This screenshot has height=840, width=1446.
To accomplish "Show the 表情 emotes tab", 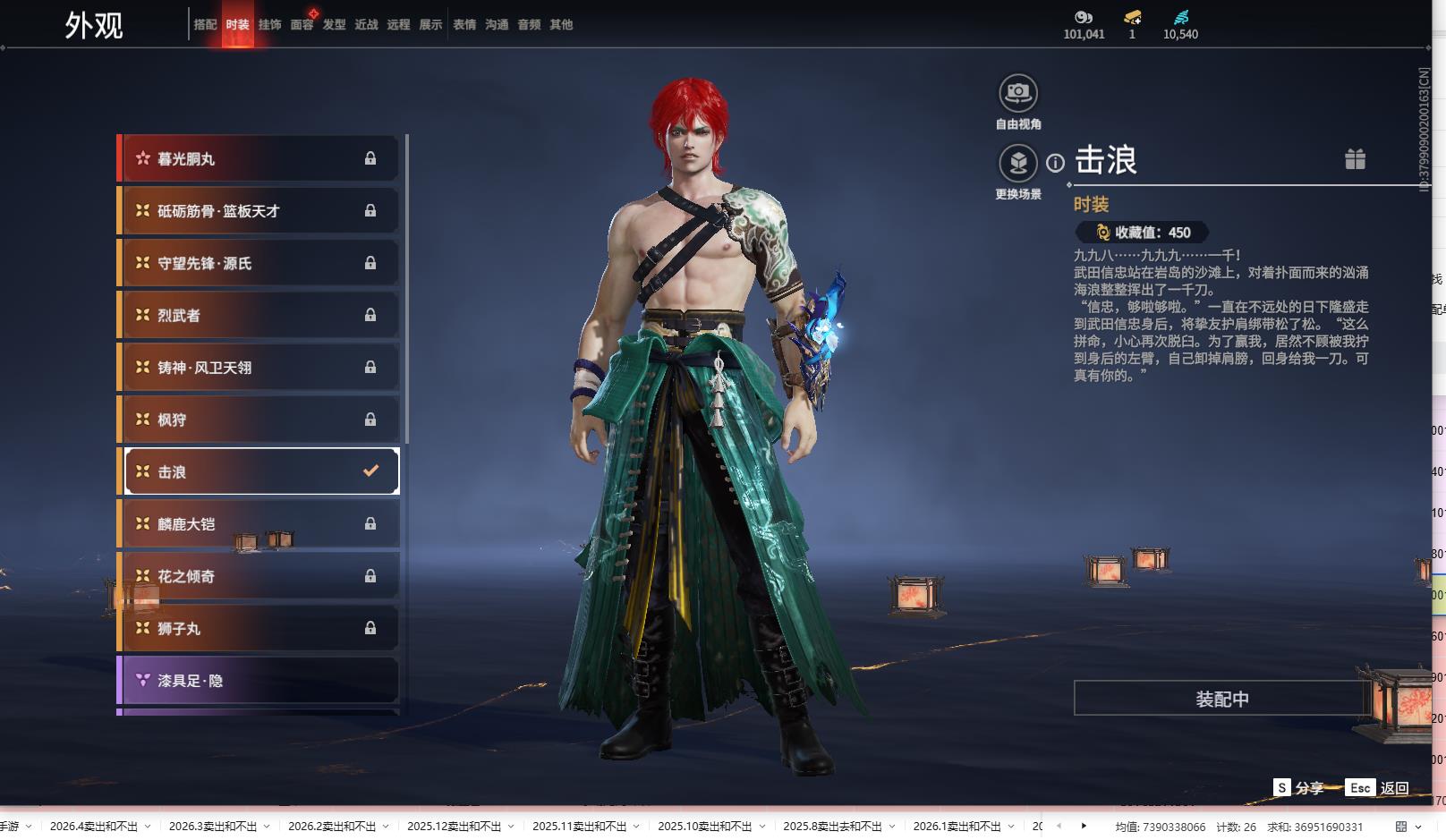I will [464, 25].
